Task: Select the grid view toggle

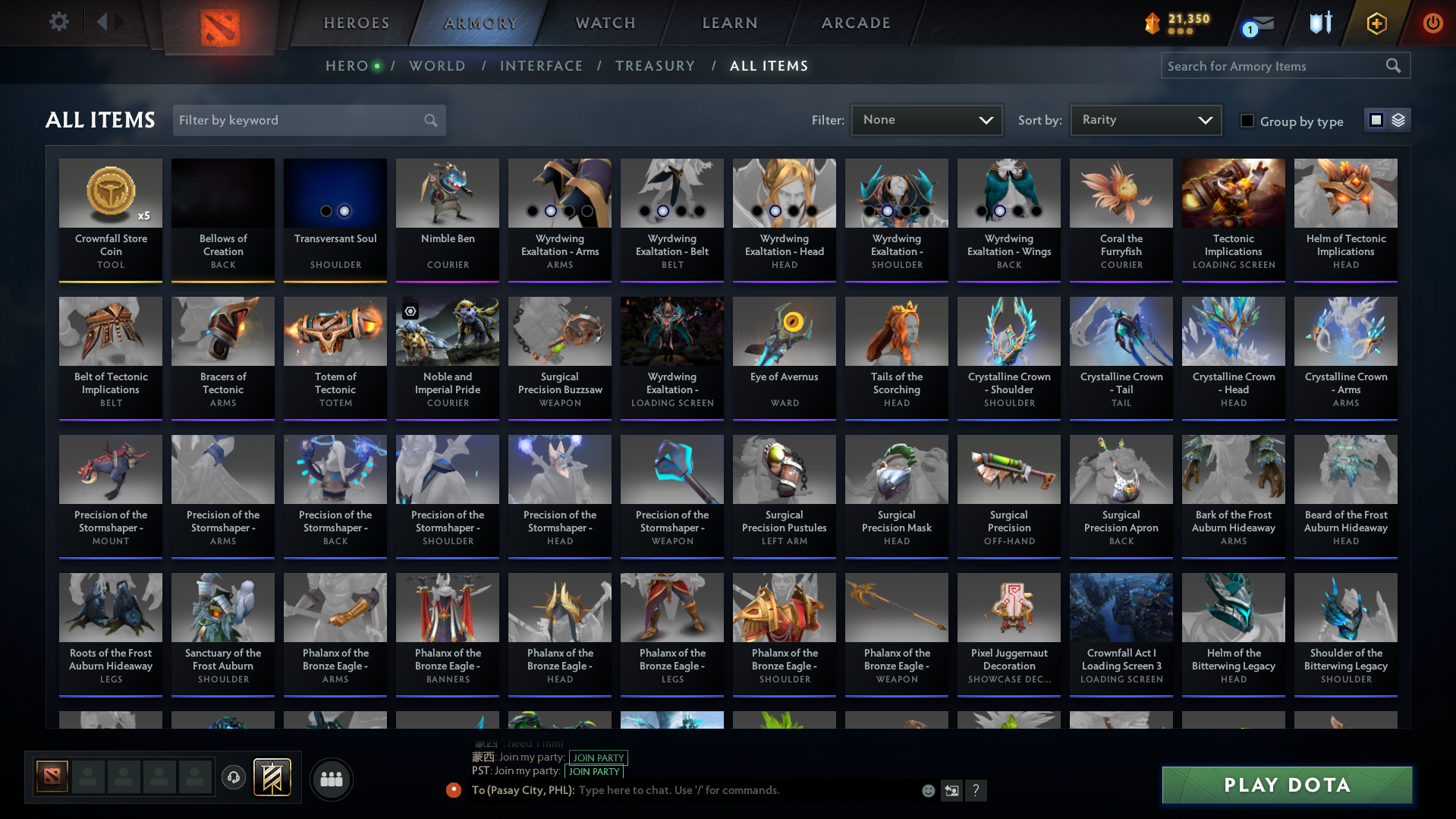Action: 1376,119
